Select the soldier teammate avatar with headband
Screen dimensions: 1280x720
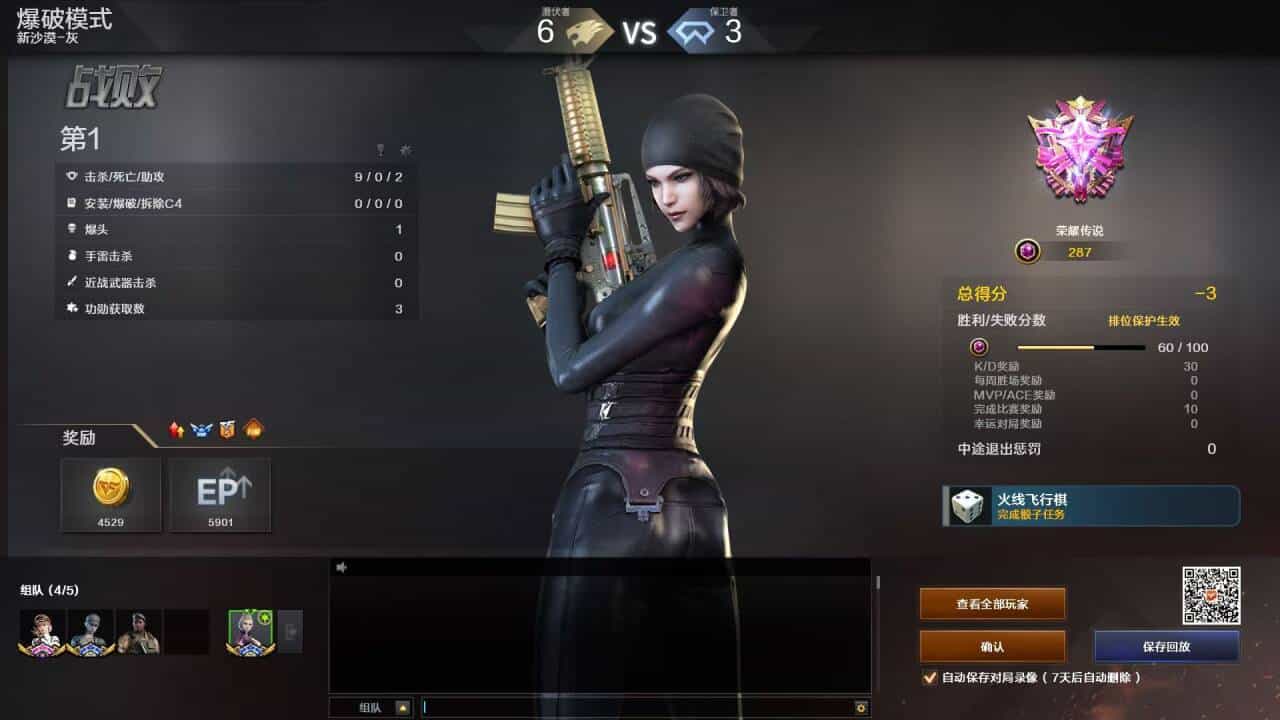pyautogui.click(x=139, y=632)
